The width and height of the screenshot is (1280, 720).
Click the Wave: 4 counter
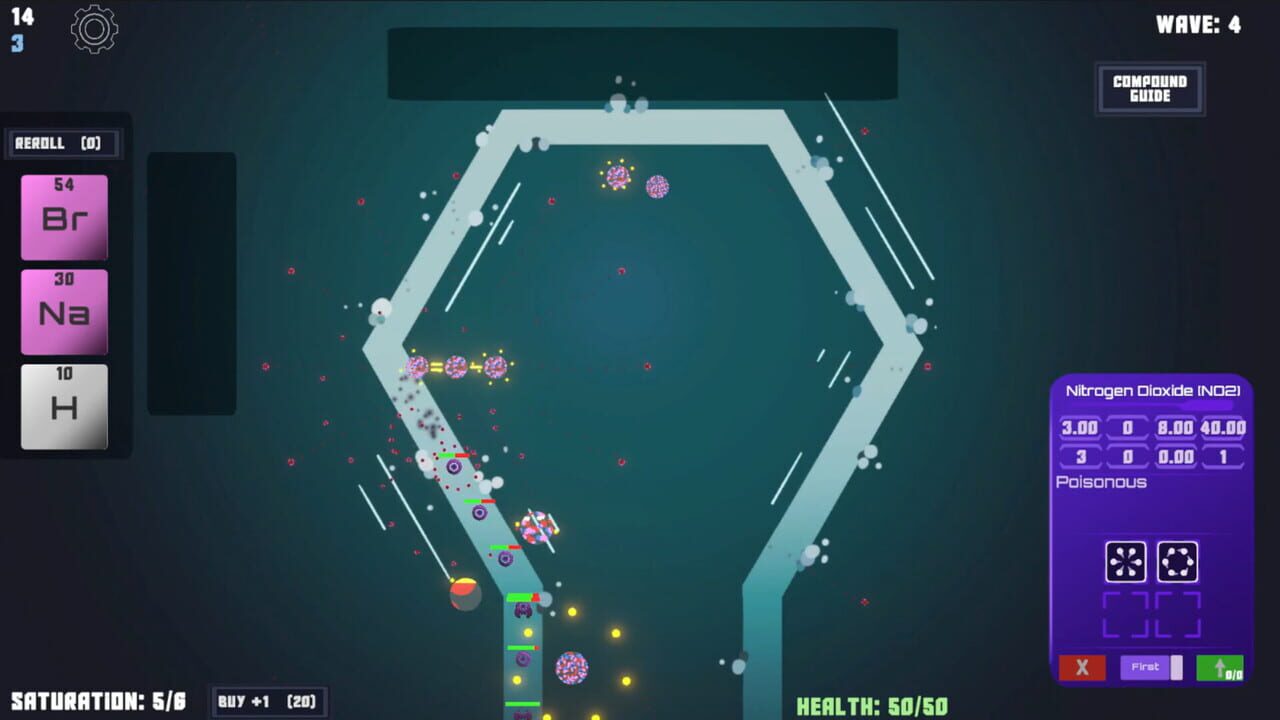point(1199,25)
